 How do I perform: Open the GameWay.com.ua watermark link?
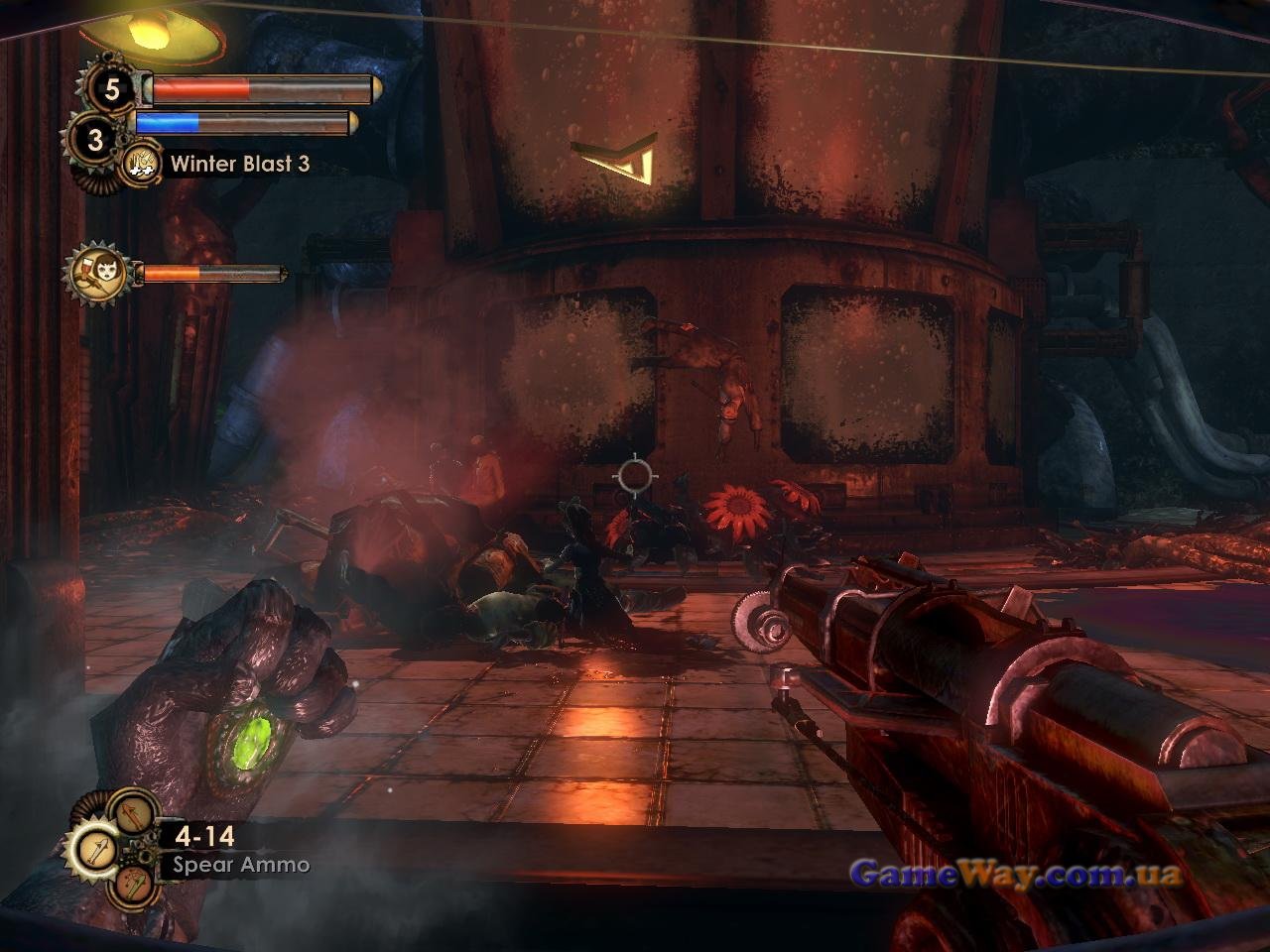click(x=1016, y=874)
